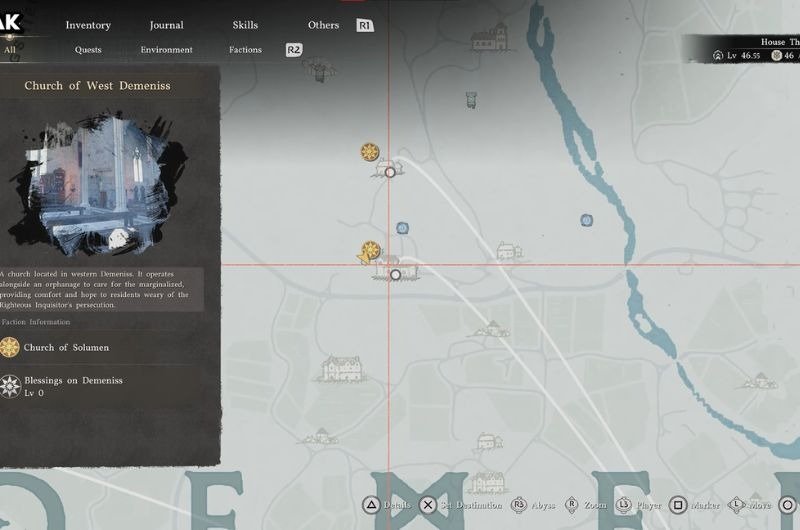
Task: Select the white ring node at the upper church
Action: coord(390,172)
